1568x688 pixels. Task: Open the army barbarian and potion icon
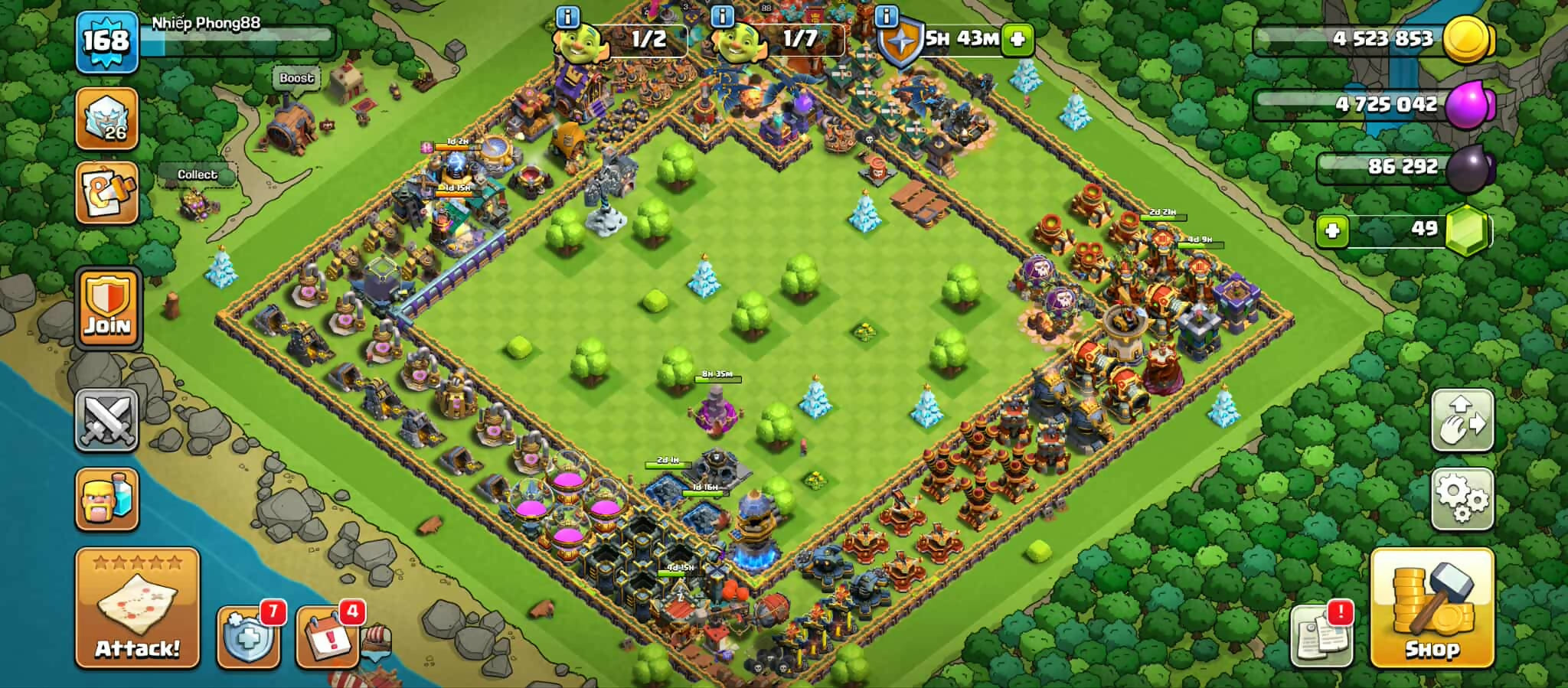click(107, 499)
